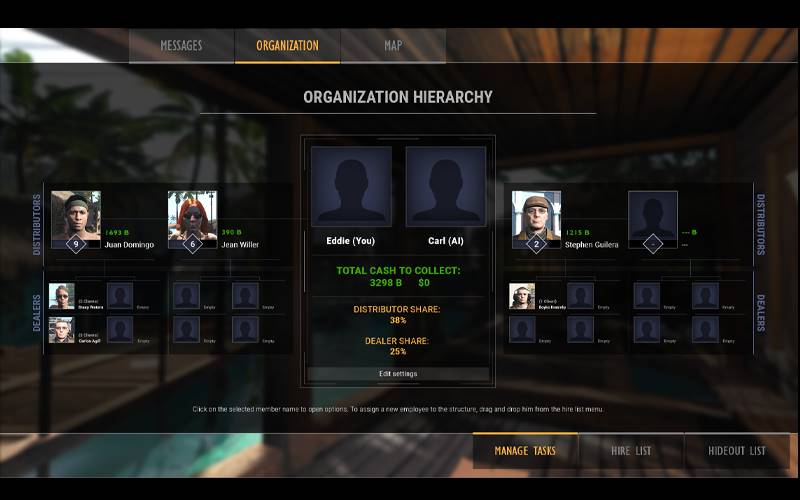Select distributor Stephen Guilera's portrait
800x500 pixels.
click(536, 215)
